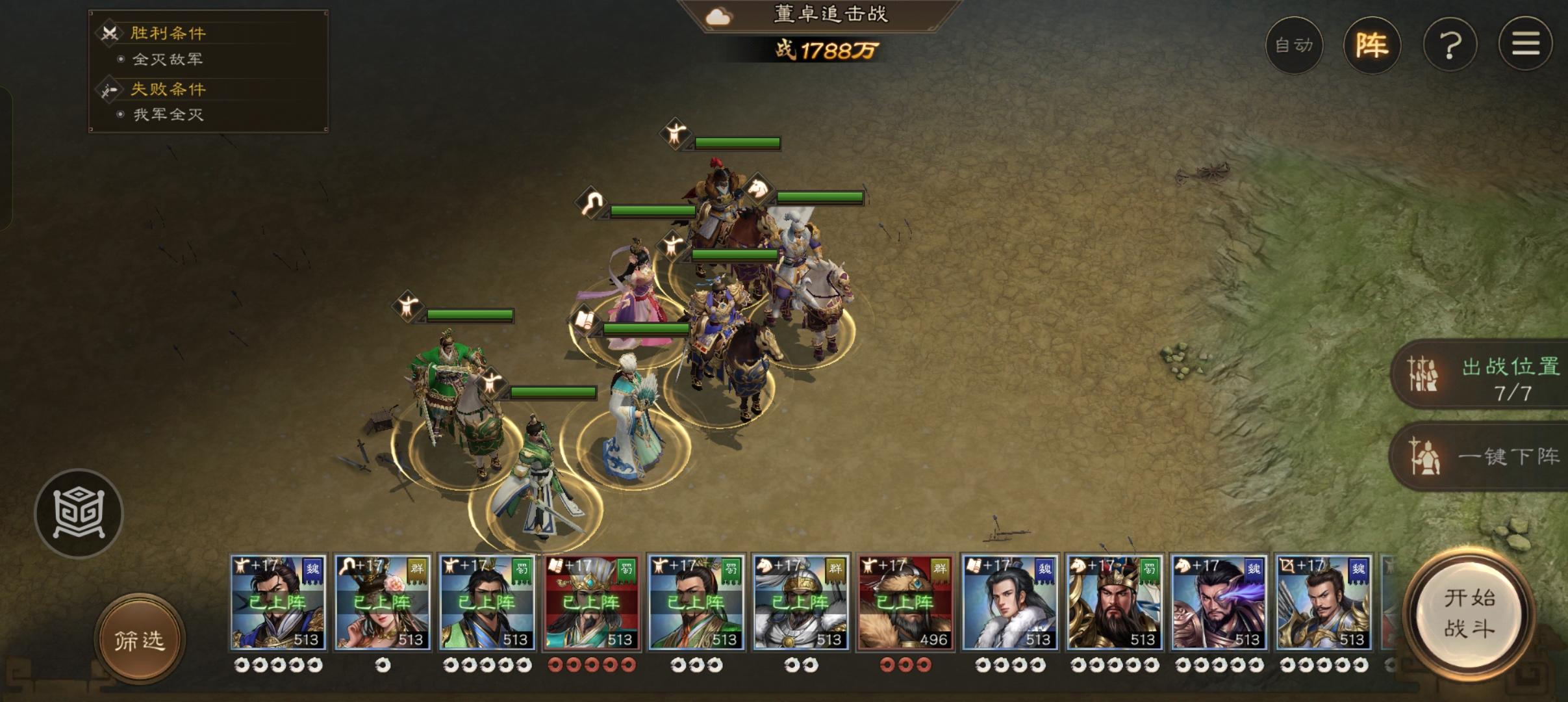Toggle 自动 auto battle mode
This screenshot has width=1568, height=702.
[x=1294, y=45]
